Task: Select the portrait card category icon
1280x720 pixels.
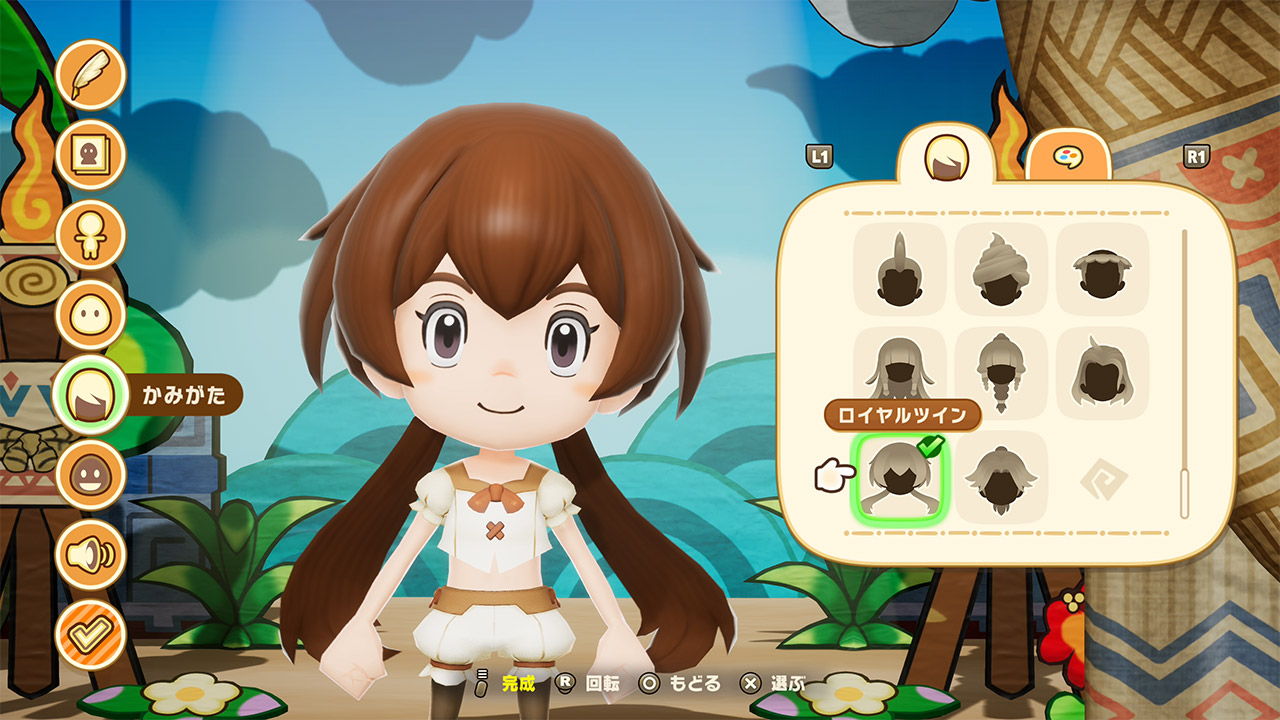Action: (x=90, y=154)
